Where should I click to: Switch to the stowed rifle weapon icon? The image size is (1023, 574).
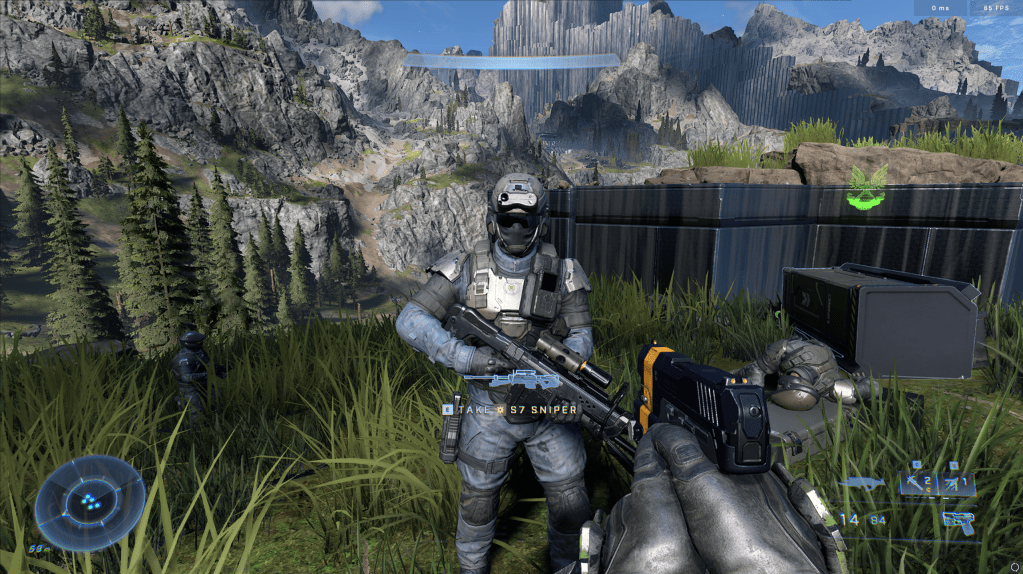(x=862, y=484)
